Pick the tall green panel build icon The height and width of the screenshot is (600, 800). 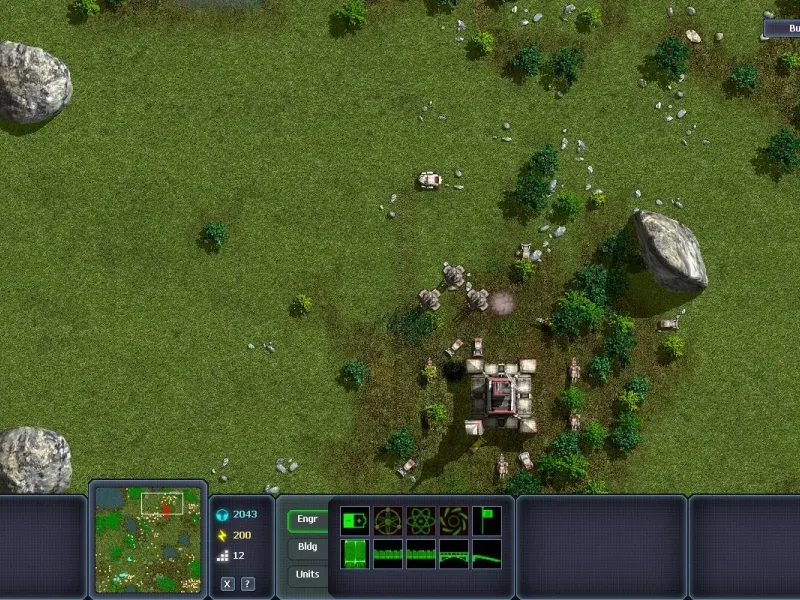coord(355,554)
